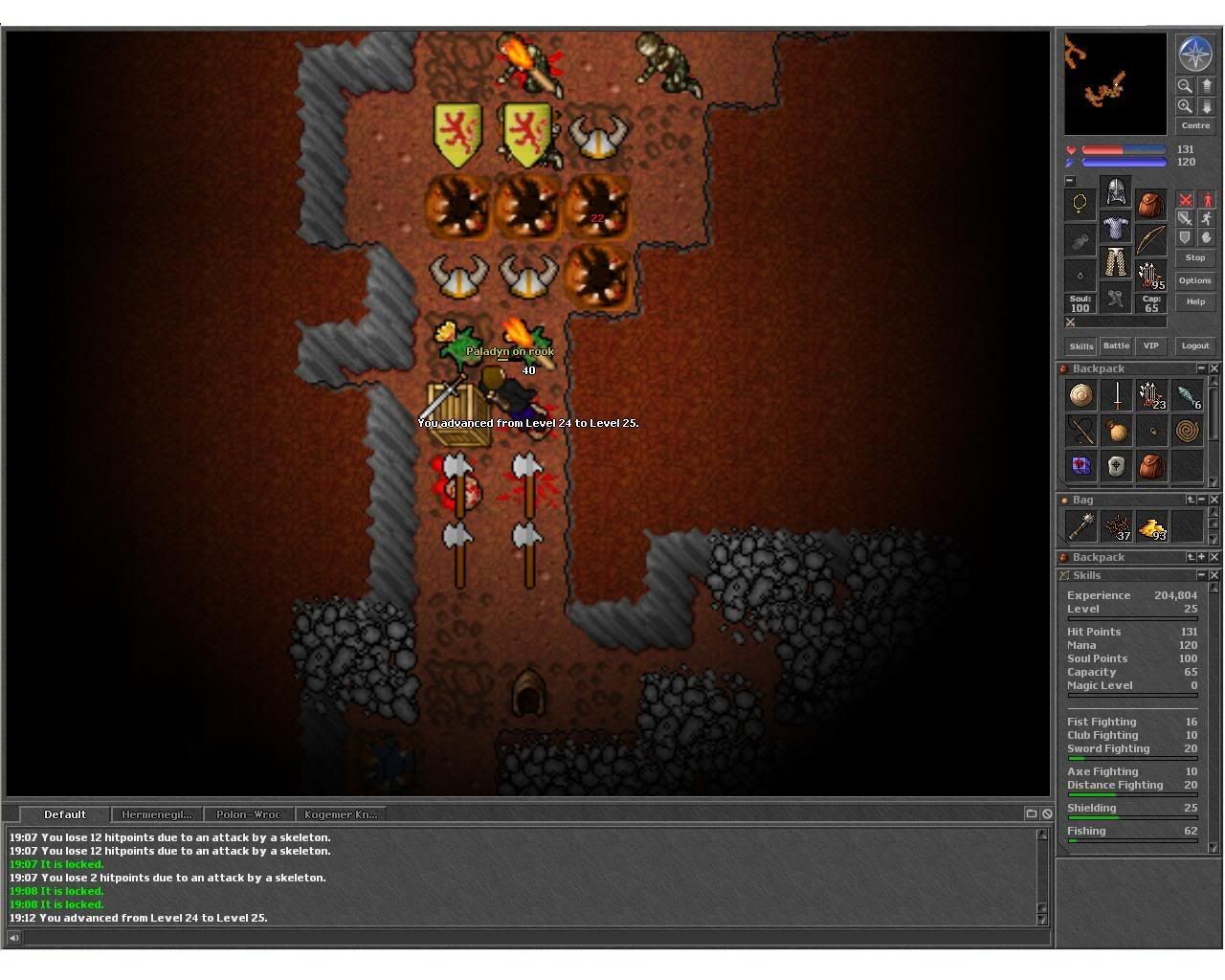Select the bow in the equipment slot
The image size is (1225, 980).
(x=1151, y=239)
